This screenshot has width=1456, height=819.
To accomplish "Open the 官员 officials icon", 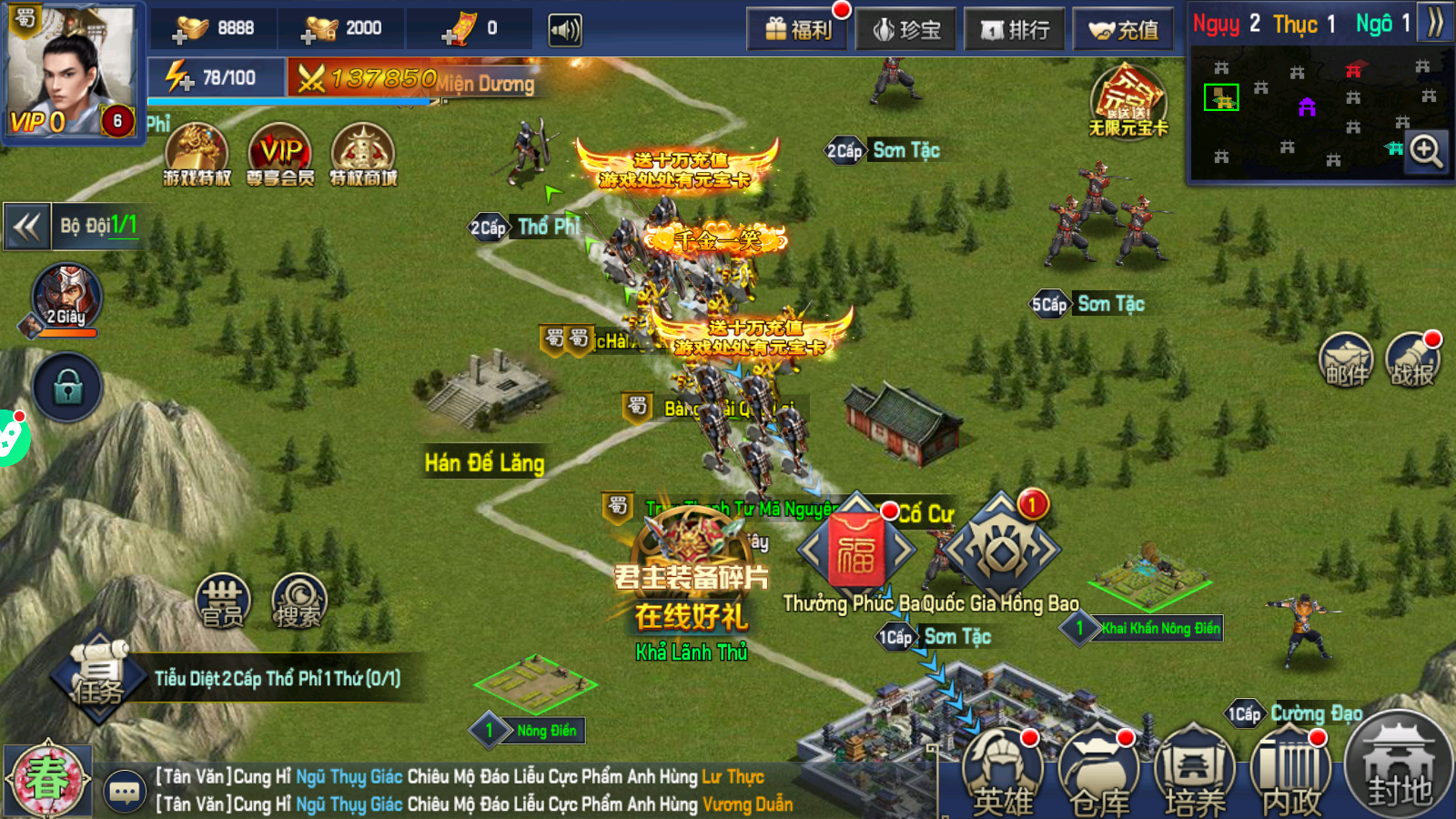I will 221,601.
